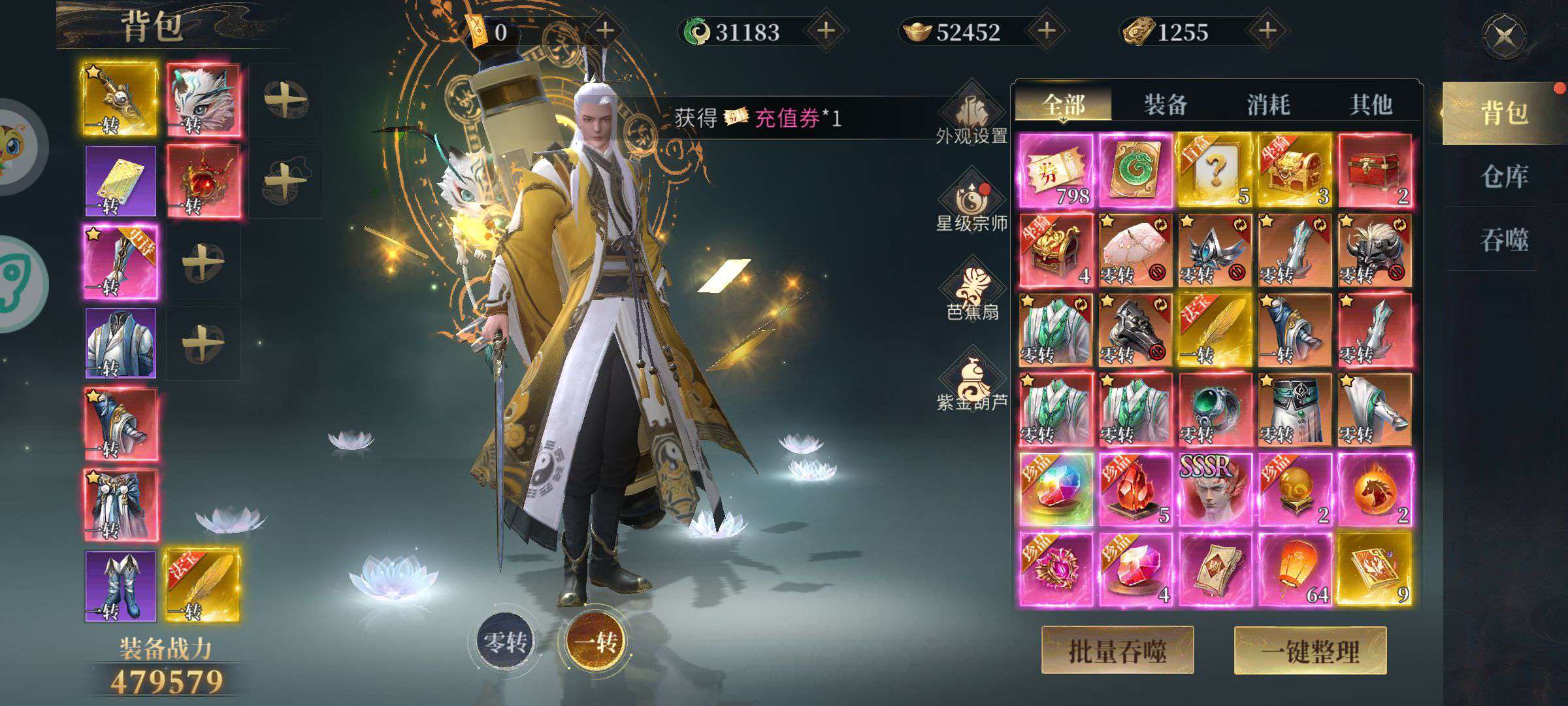Open the 芭蕉扇 fan icon
1568x706 pixels.
(972, 294)
